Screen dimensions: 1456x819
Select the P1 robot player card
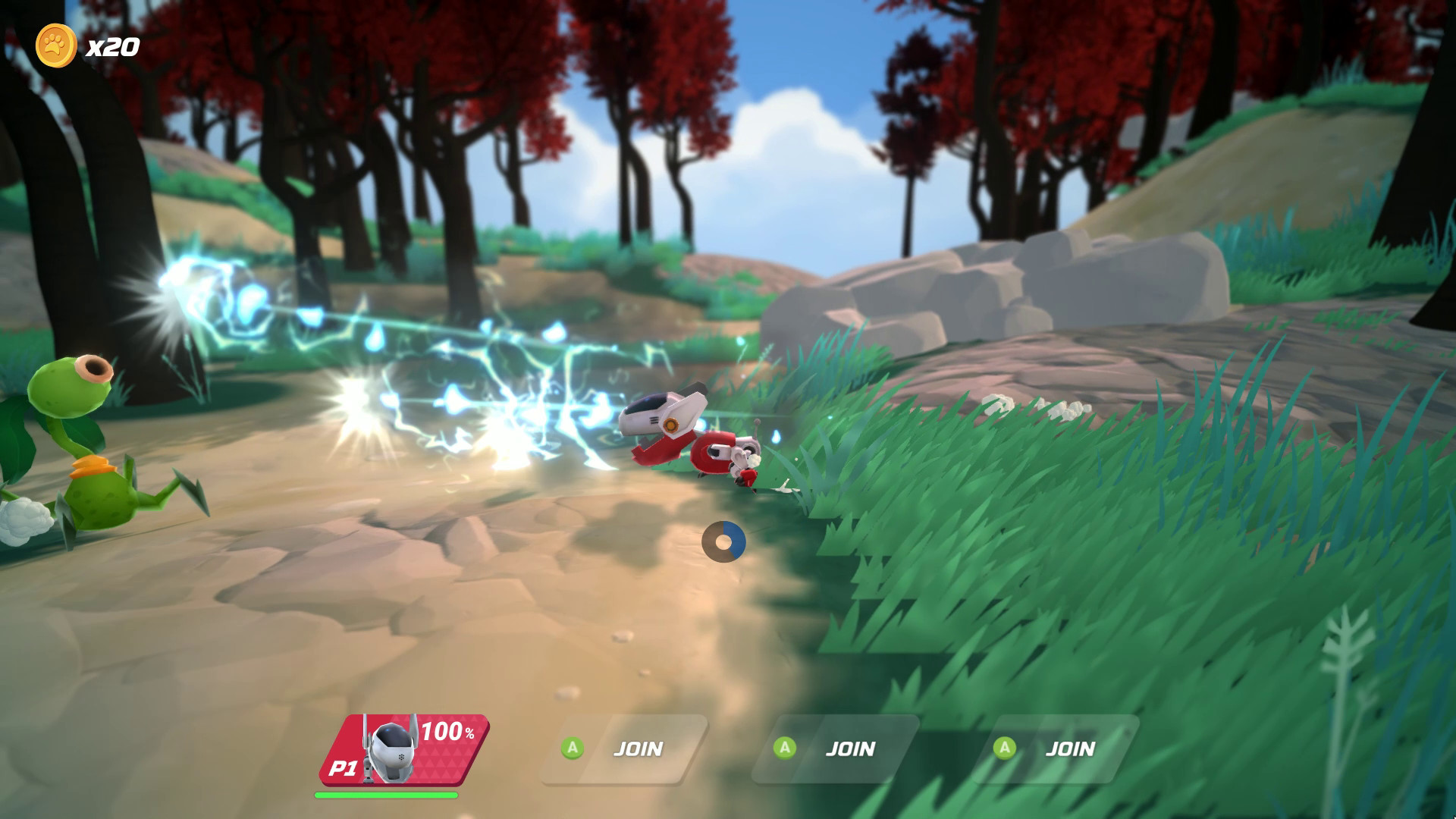pyautogui.click(x=403, y=749)
